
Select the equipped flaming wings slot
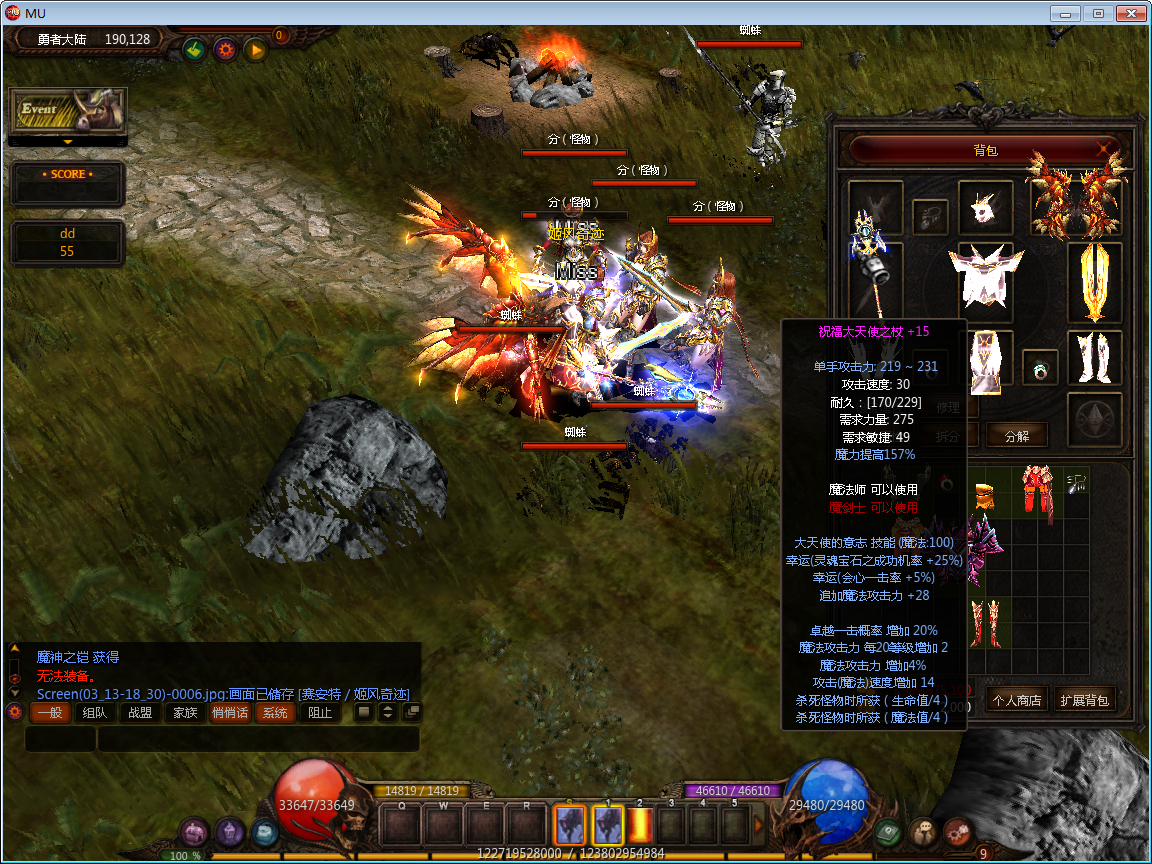pyautogui.click(x=1076, y=198)
